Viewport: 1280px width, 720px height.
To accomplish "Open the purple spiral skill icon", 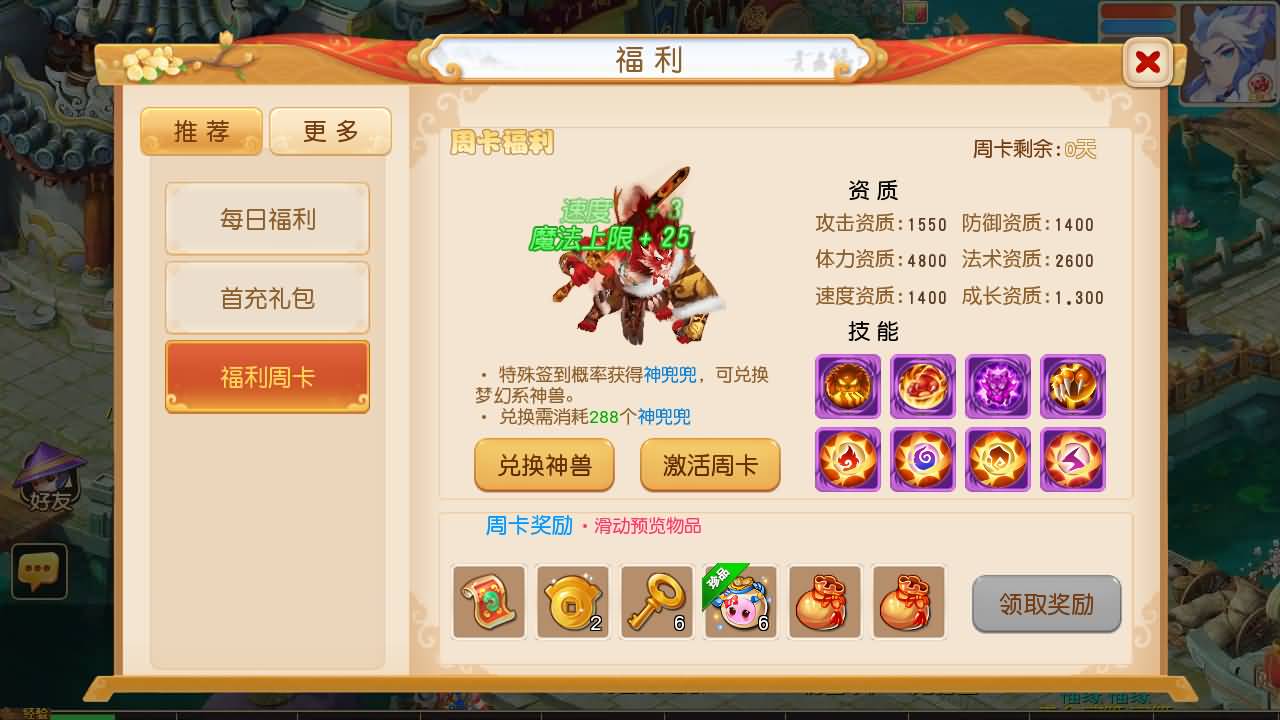I will coord(922,460).
